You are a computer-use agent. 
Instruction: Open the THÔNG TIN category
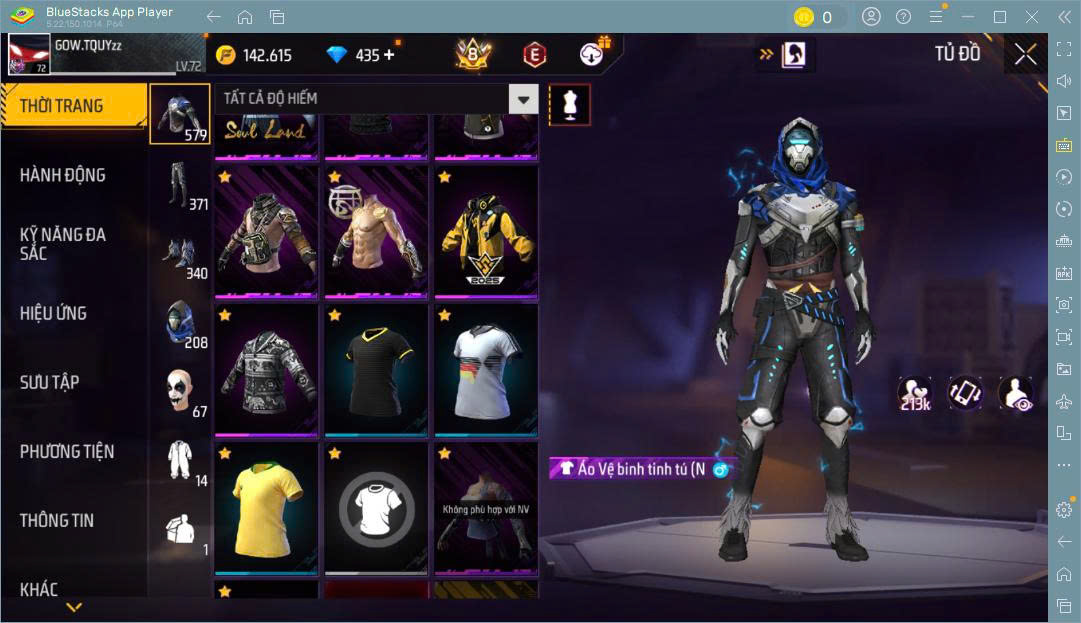(57, 520)
